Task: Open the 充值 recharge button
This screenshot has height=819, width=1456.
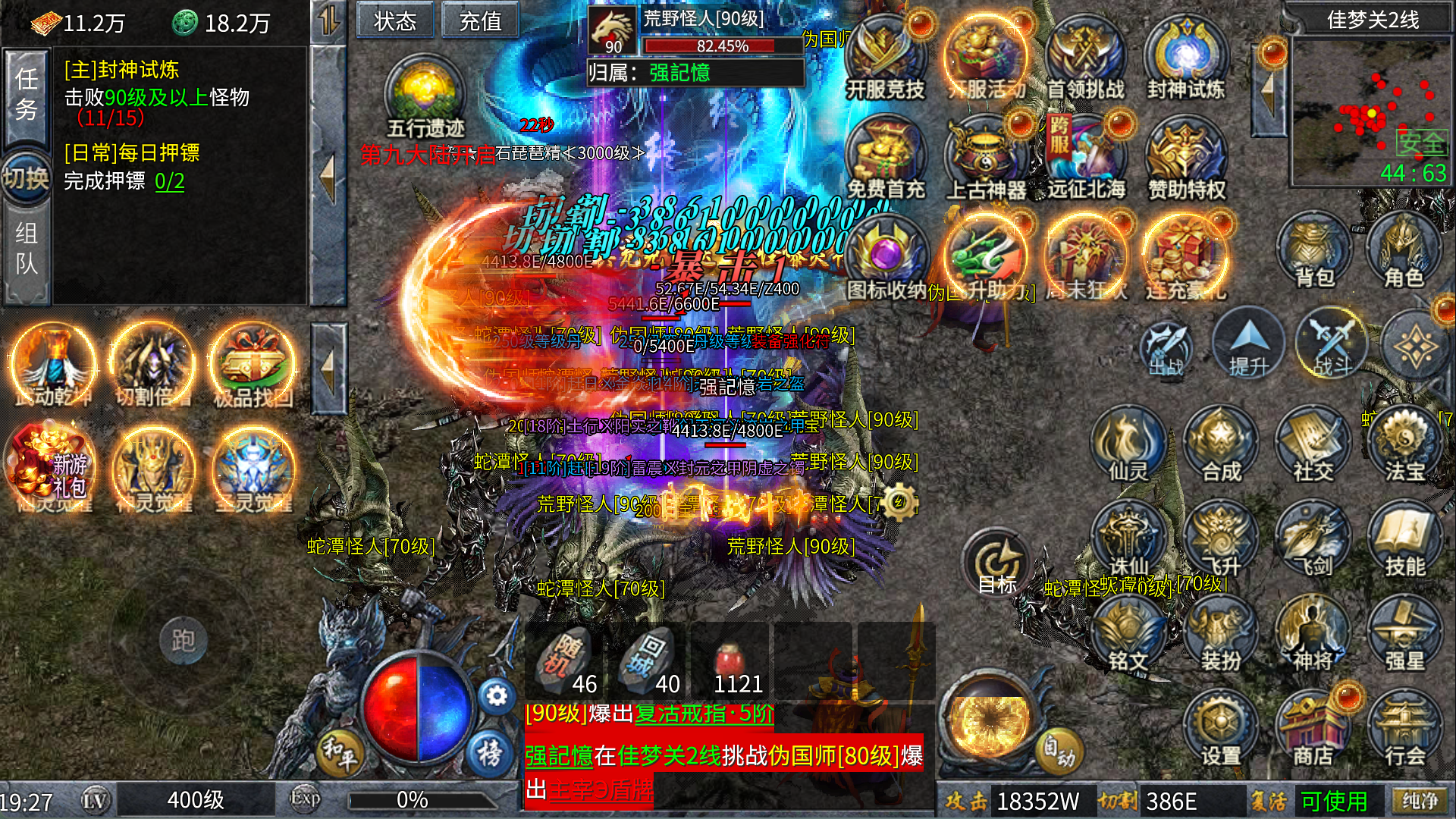Action: coord(480,20)
